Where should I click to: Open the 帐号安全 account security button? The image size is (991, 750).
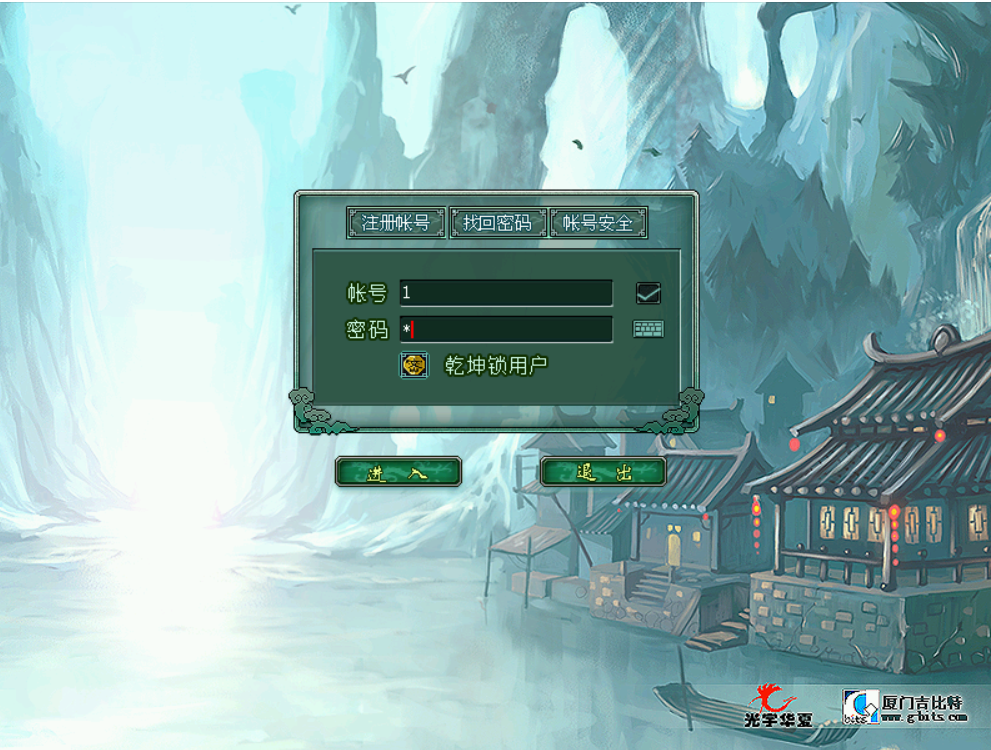[x=598, y=222]
